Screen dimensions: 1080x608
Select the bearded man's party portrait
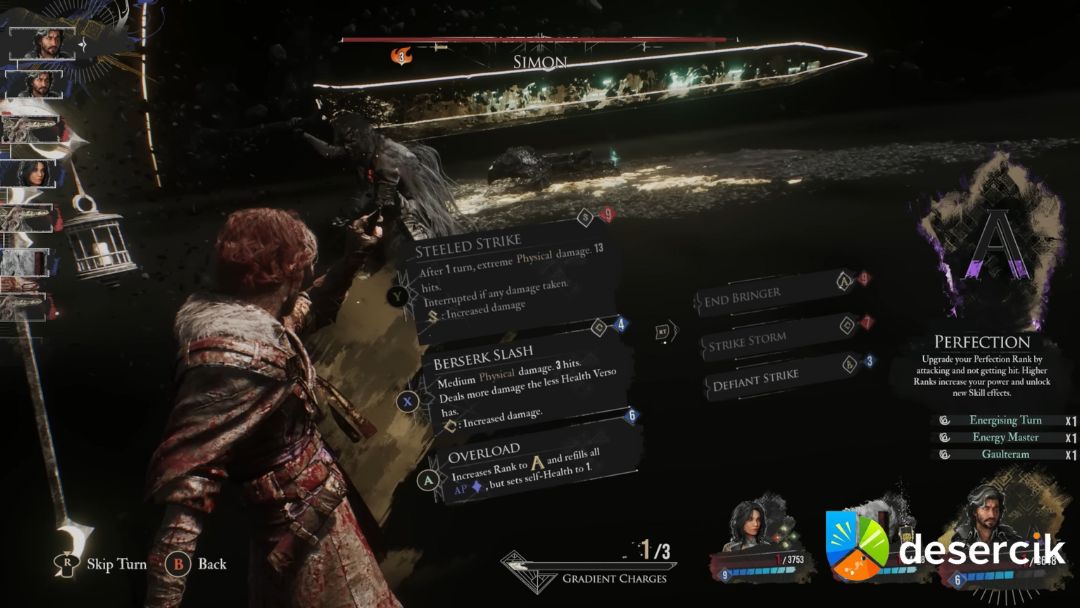click(982, 519)
